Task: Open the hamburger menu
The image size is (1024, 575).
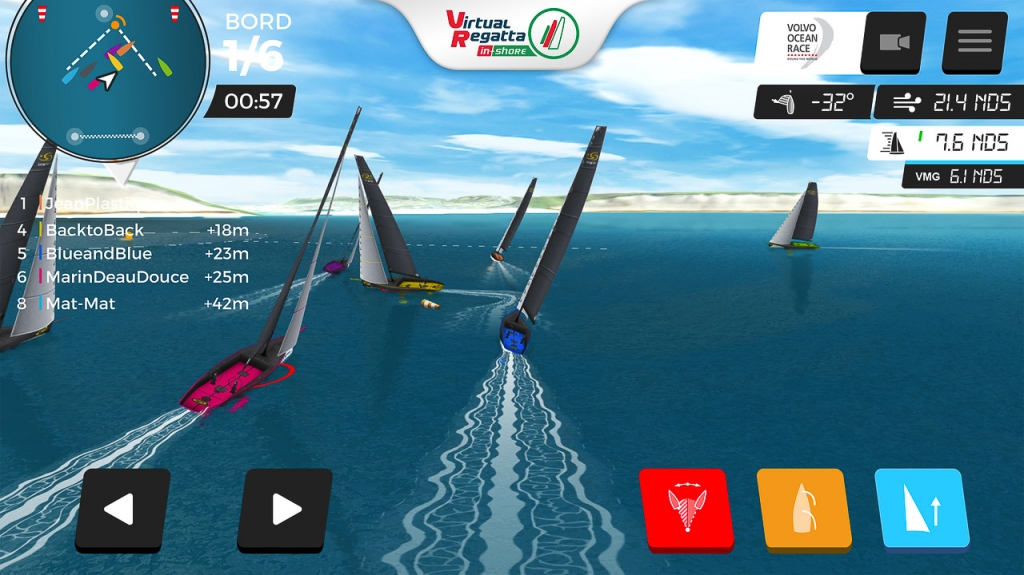Action: coord(974,42)
